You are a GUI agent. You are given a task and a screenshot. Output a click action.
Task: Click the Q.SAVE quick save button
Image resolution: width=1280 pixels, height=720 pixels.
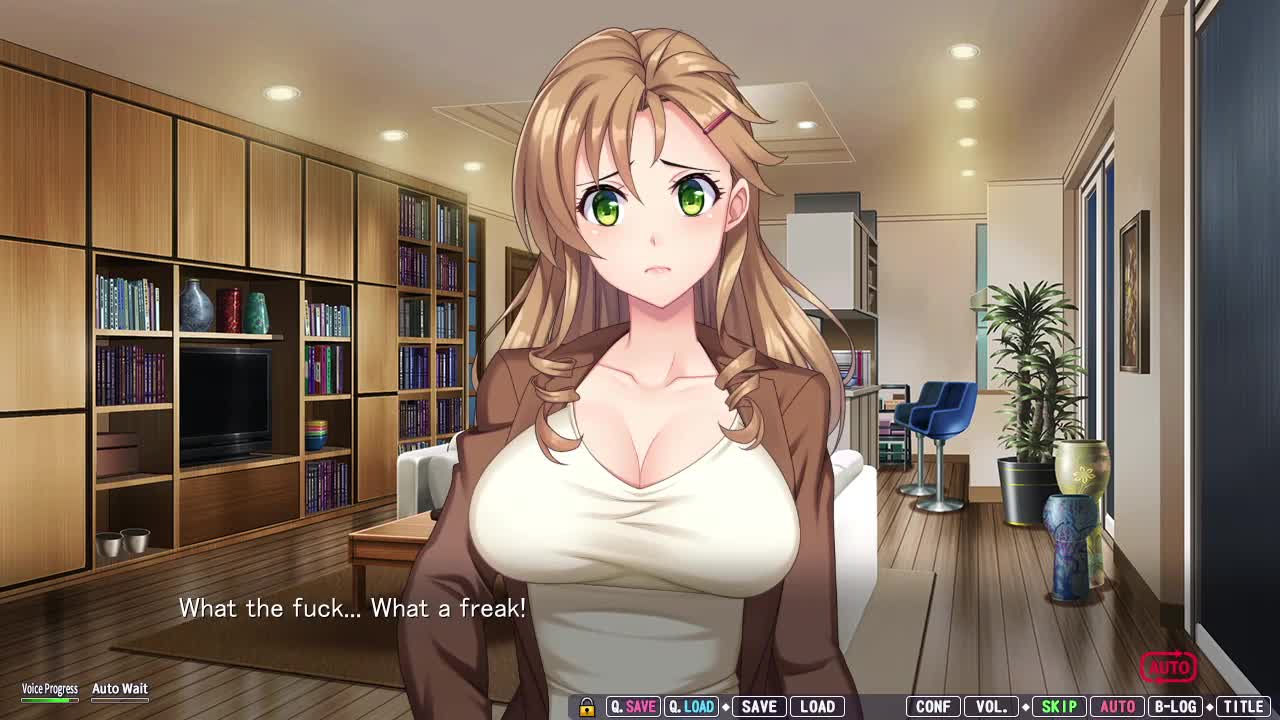click(x=633, y=706)
